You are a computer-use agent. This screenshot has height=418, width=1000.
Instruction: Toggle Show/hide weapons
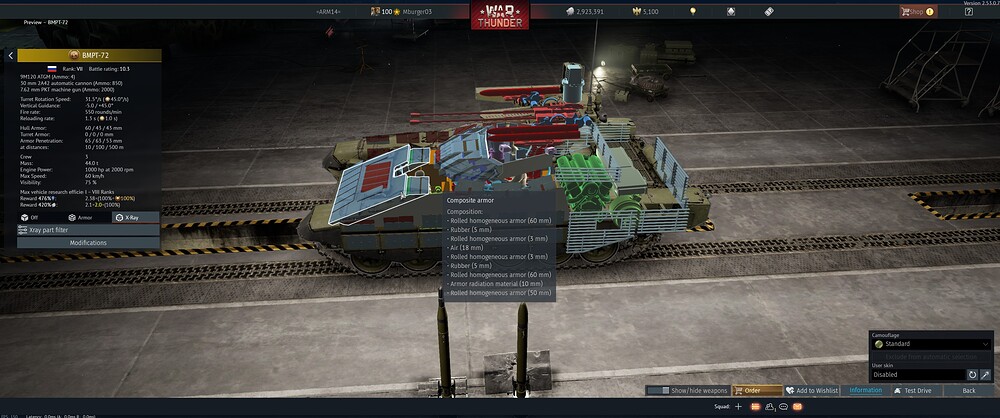coord(686,390)
